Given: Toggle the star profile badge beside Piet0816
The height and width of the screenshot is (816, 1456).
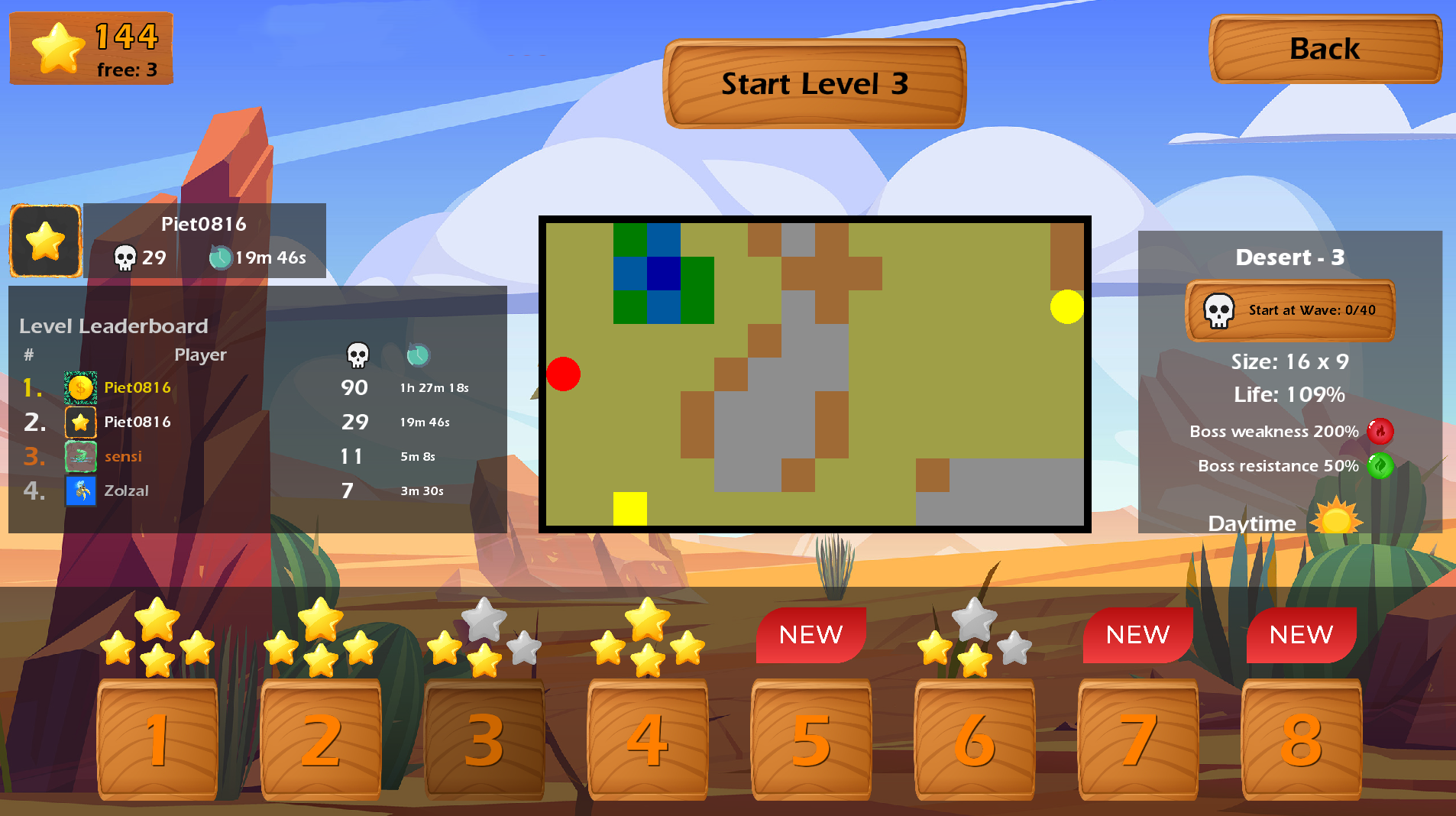Looking at the screenshot, I should (44, 241).
